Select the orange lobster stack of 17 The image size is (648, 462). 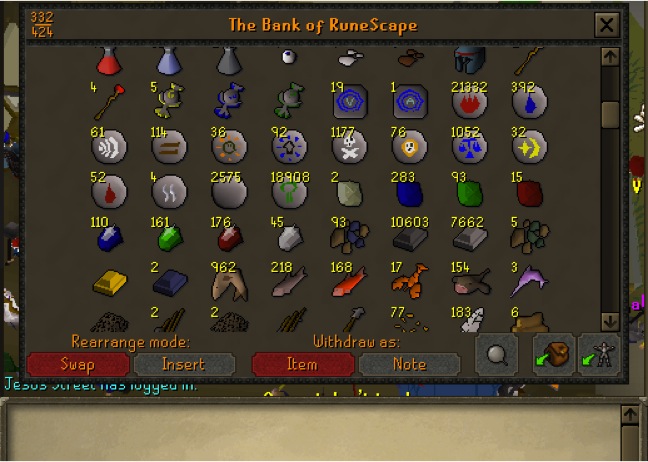tap(409, 283)
